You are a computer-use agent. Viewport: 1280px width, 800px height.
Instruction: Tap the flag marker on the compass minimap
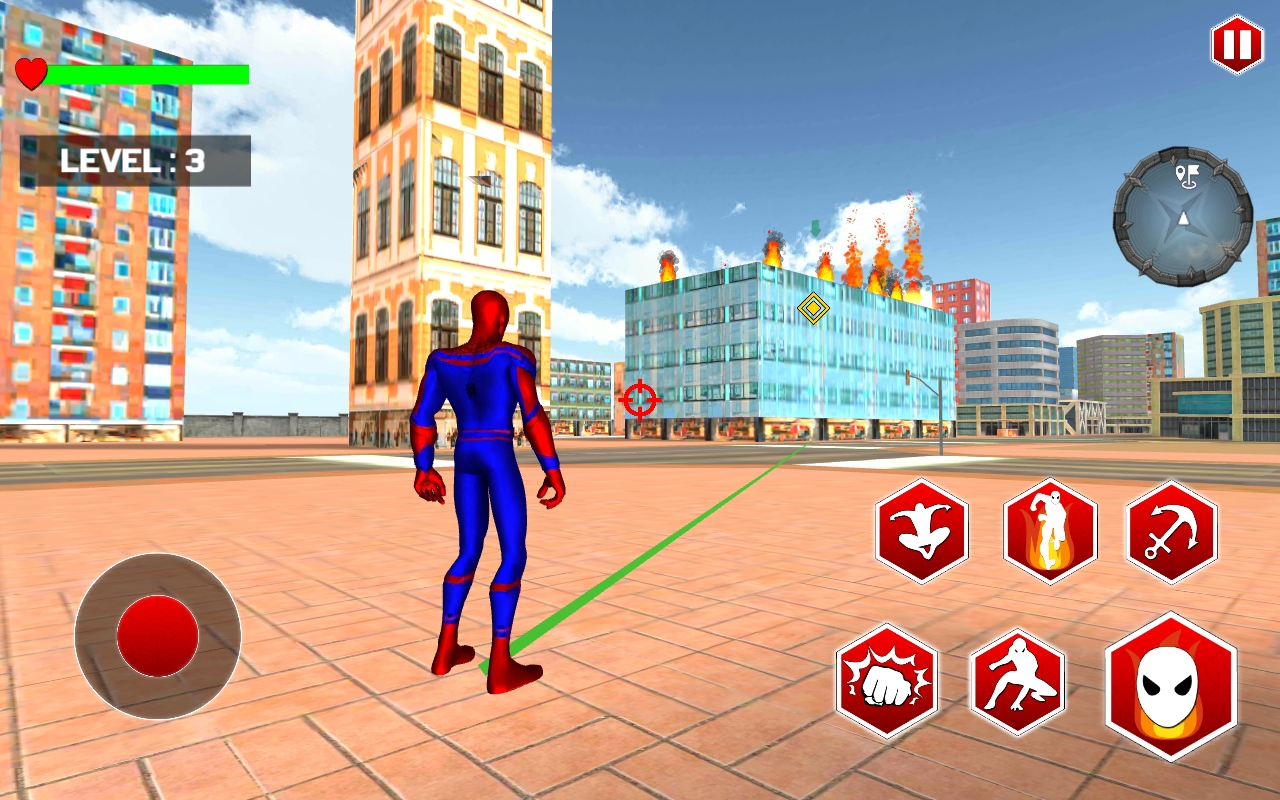1186,177
